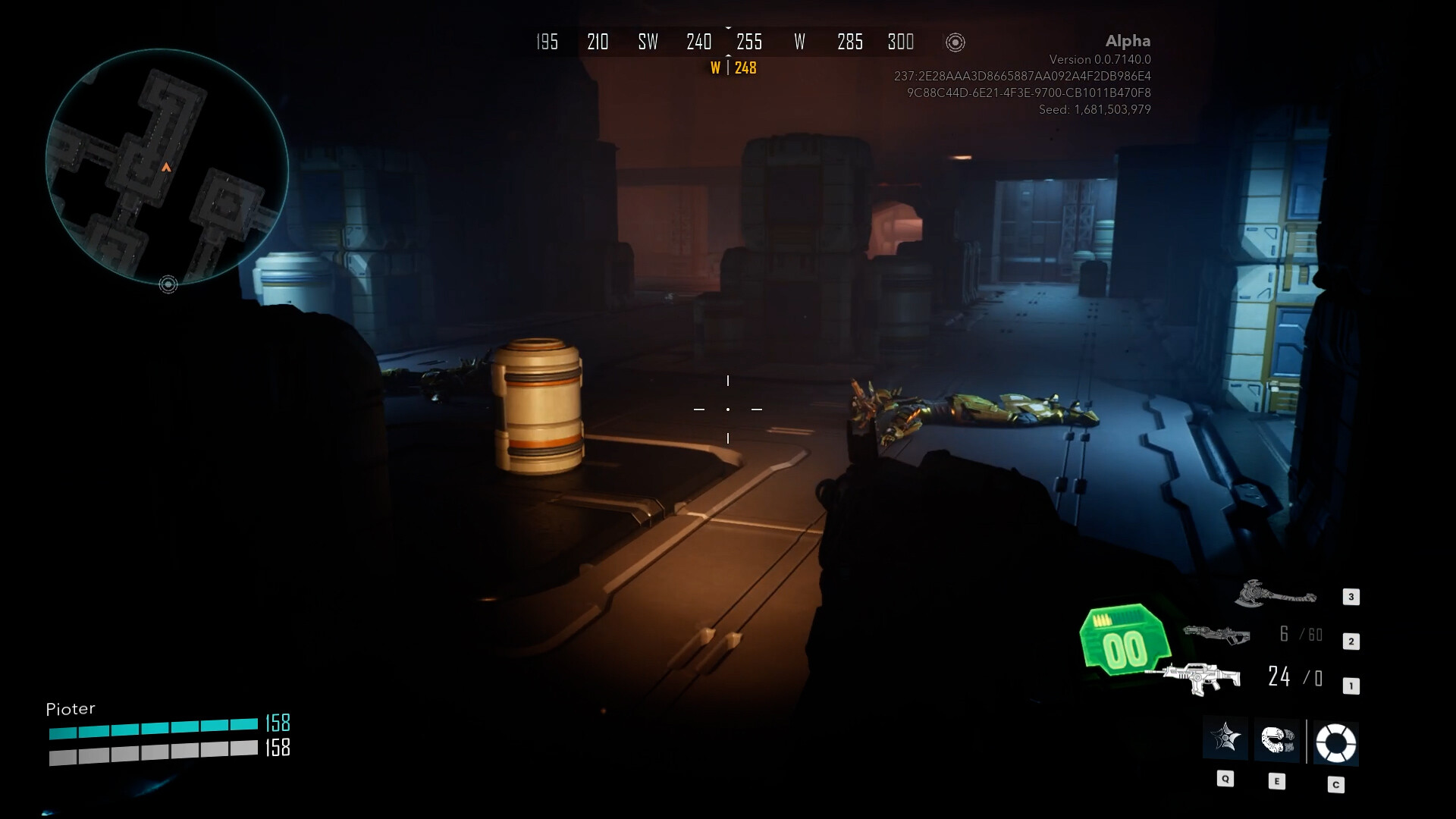The width and height of the screenshot is (1456, 819).
Task: Click the hotkey label 3 next to the axe
Action: pyautogui.click(x=1351, y=597)
